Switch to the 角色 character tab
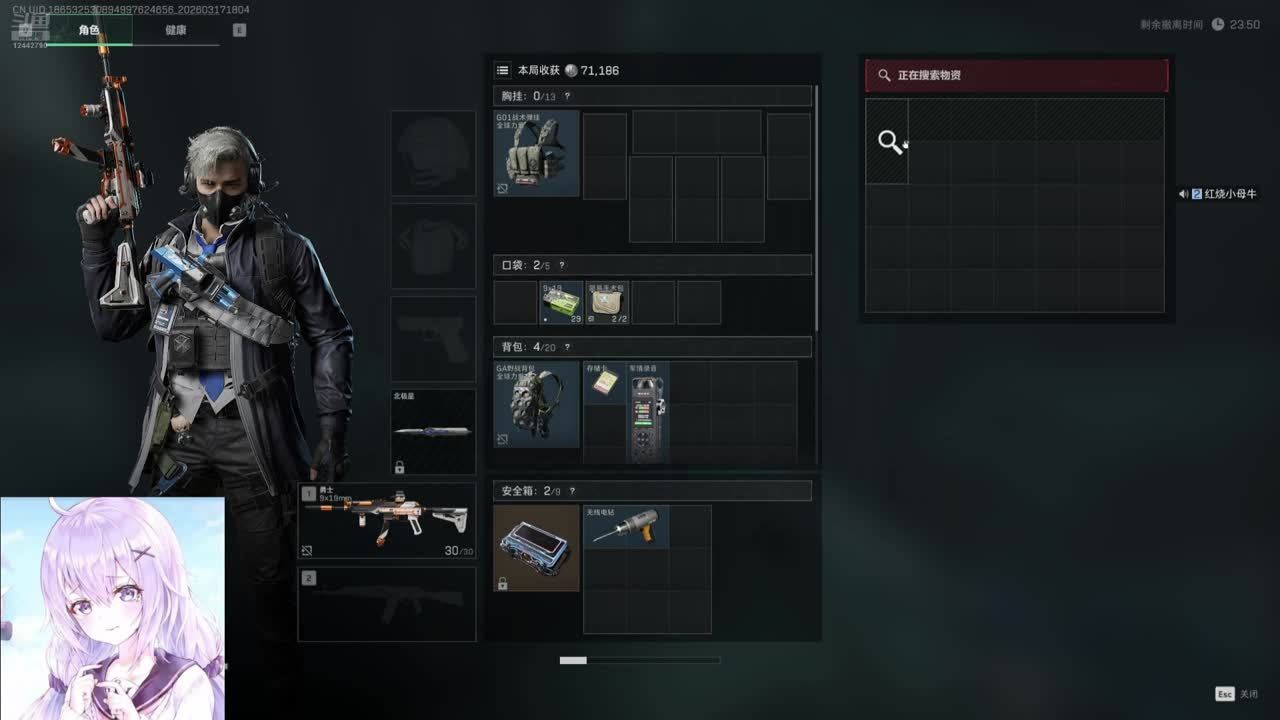Image resolution: width=1280 pixels, height=720 pixels. click(89, 30)
